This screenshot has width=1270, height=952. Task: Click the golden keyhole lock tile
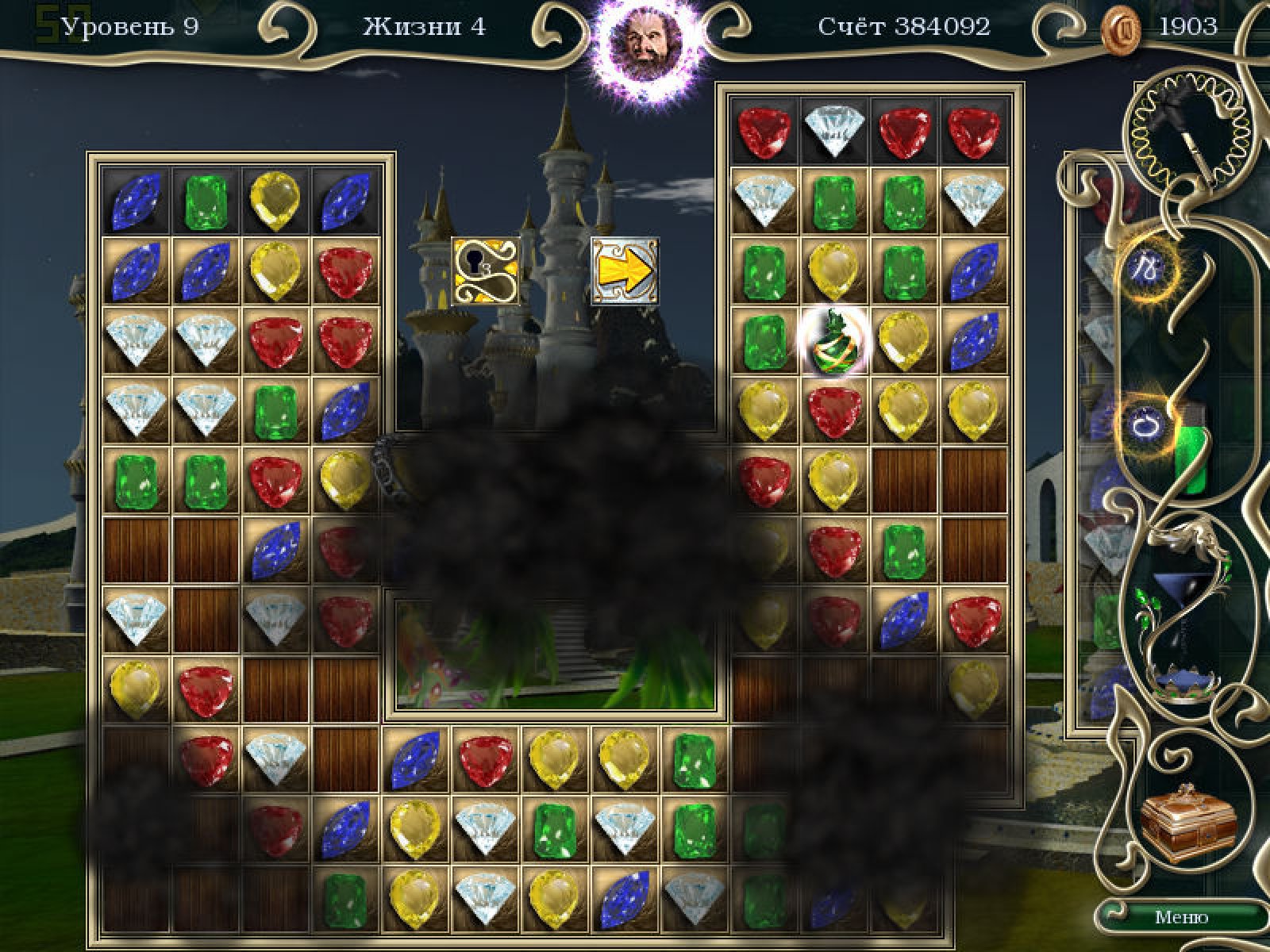[x=486, y=271]
